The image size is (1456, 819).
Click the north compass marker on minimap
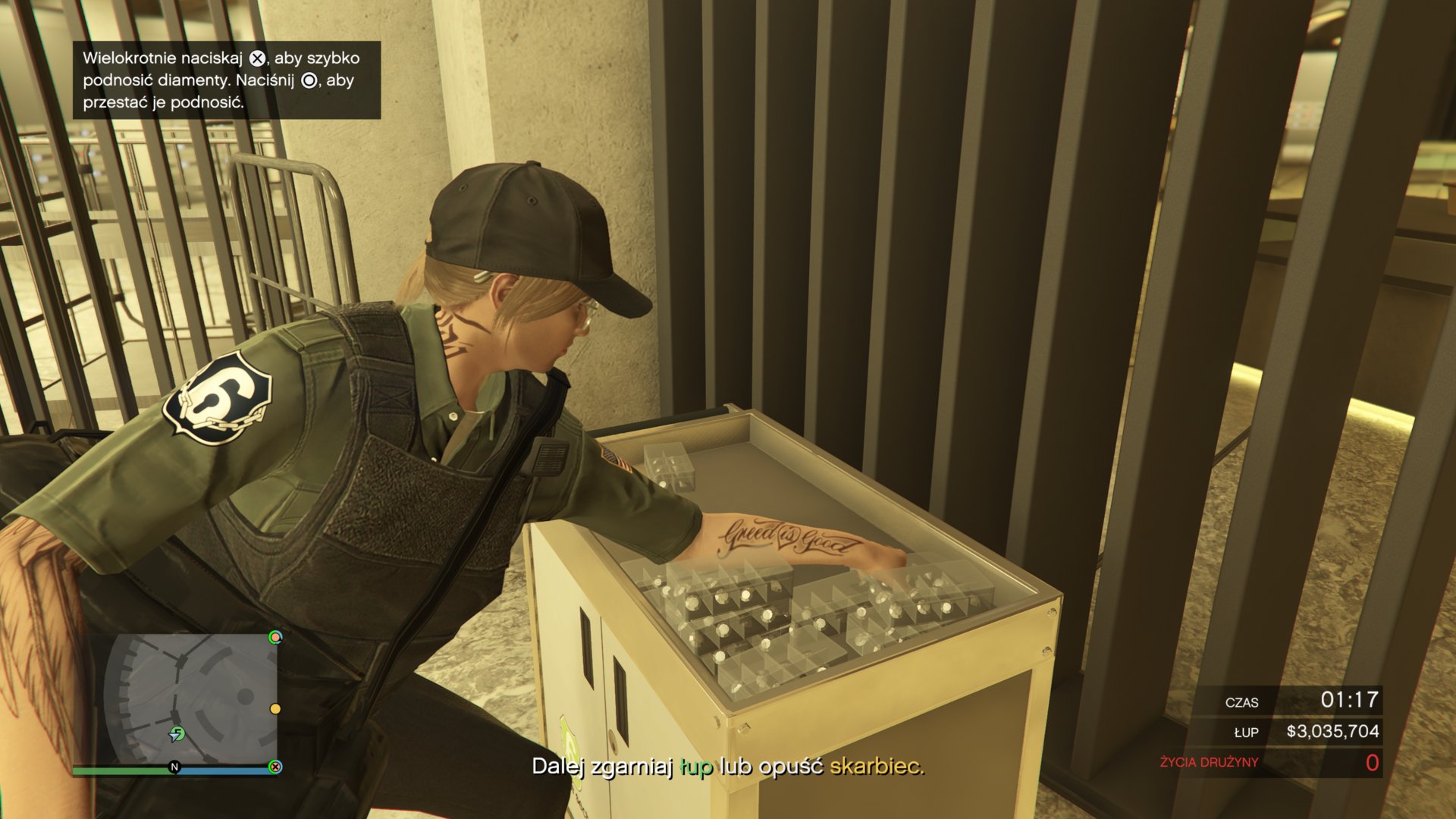coord(174,767)
